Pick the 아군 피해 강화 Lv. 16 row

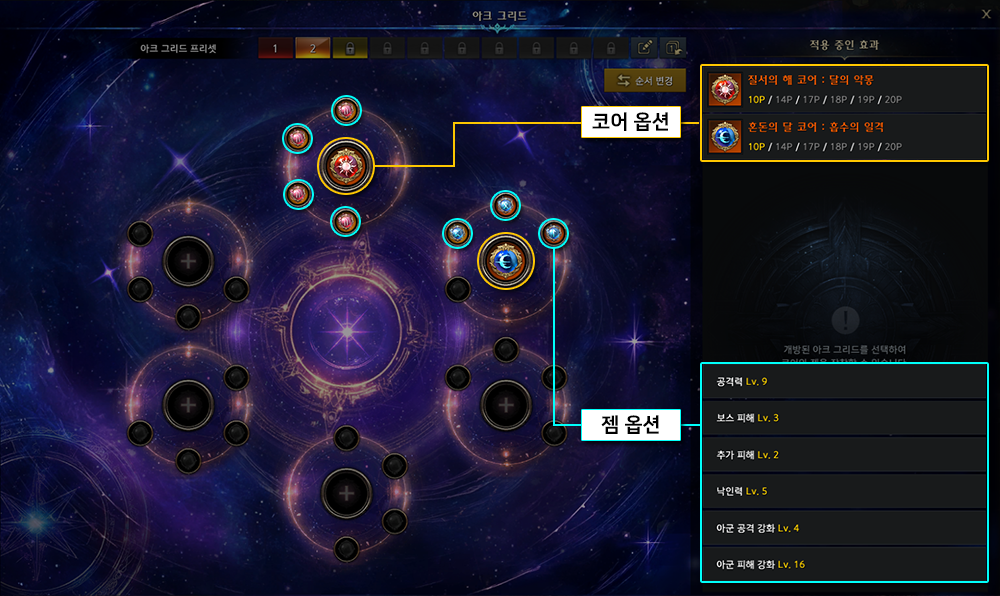844,564
